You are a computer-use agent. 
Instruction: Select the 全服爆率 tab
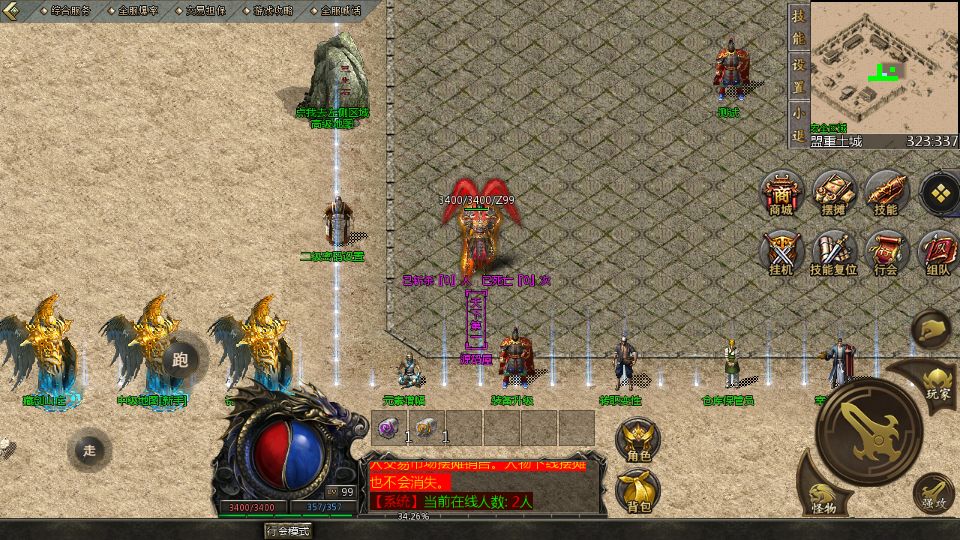pyautogui.click(x=137, y=11)
